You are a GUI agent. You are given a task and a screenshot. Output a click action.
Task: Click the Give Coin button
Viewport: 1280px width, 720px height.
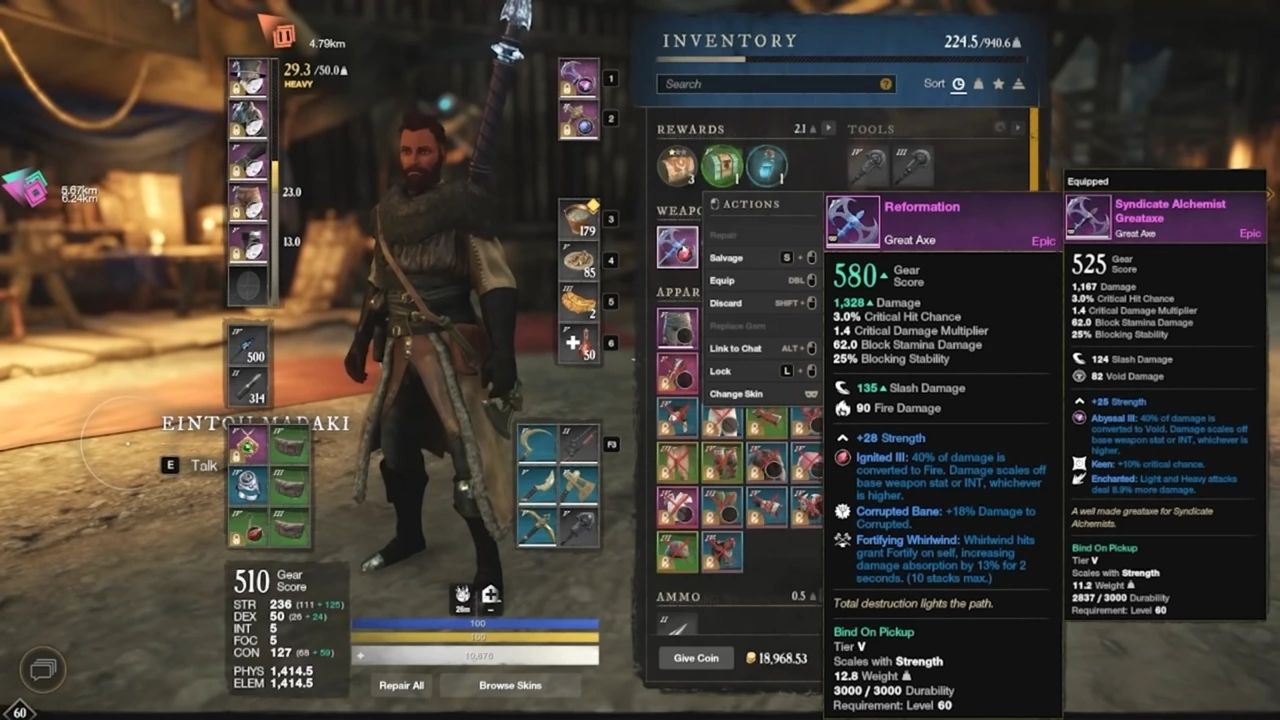point(696,658)
